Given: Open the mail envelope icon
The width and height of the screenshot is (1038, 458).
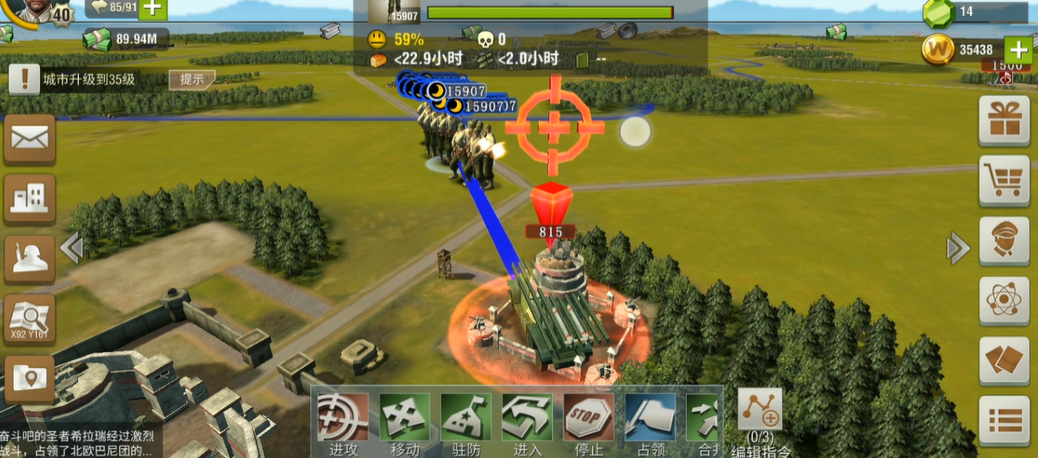Looking at the screenshot, I should pyautogui.click(x=29, y=140).
